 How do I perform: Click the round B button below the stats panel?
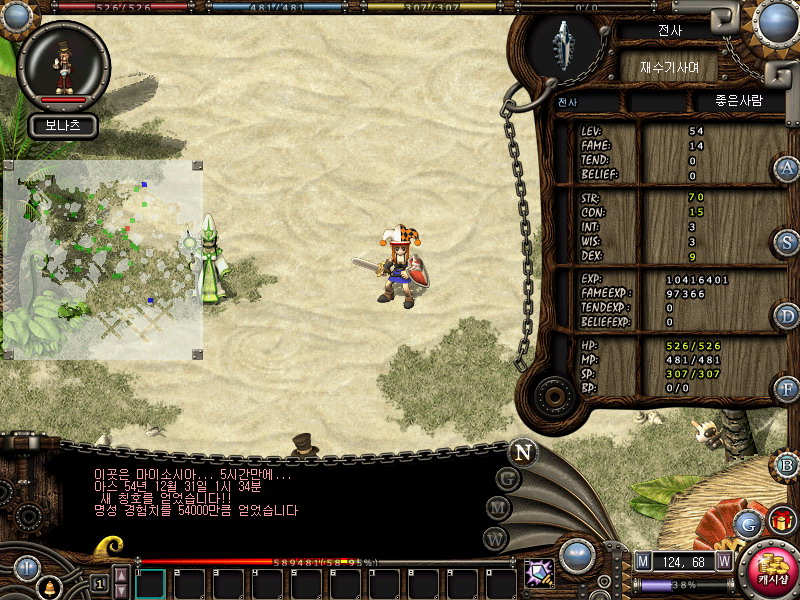[x=787, y=465]
